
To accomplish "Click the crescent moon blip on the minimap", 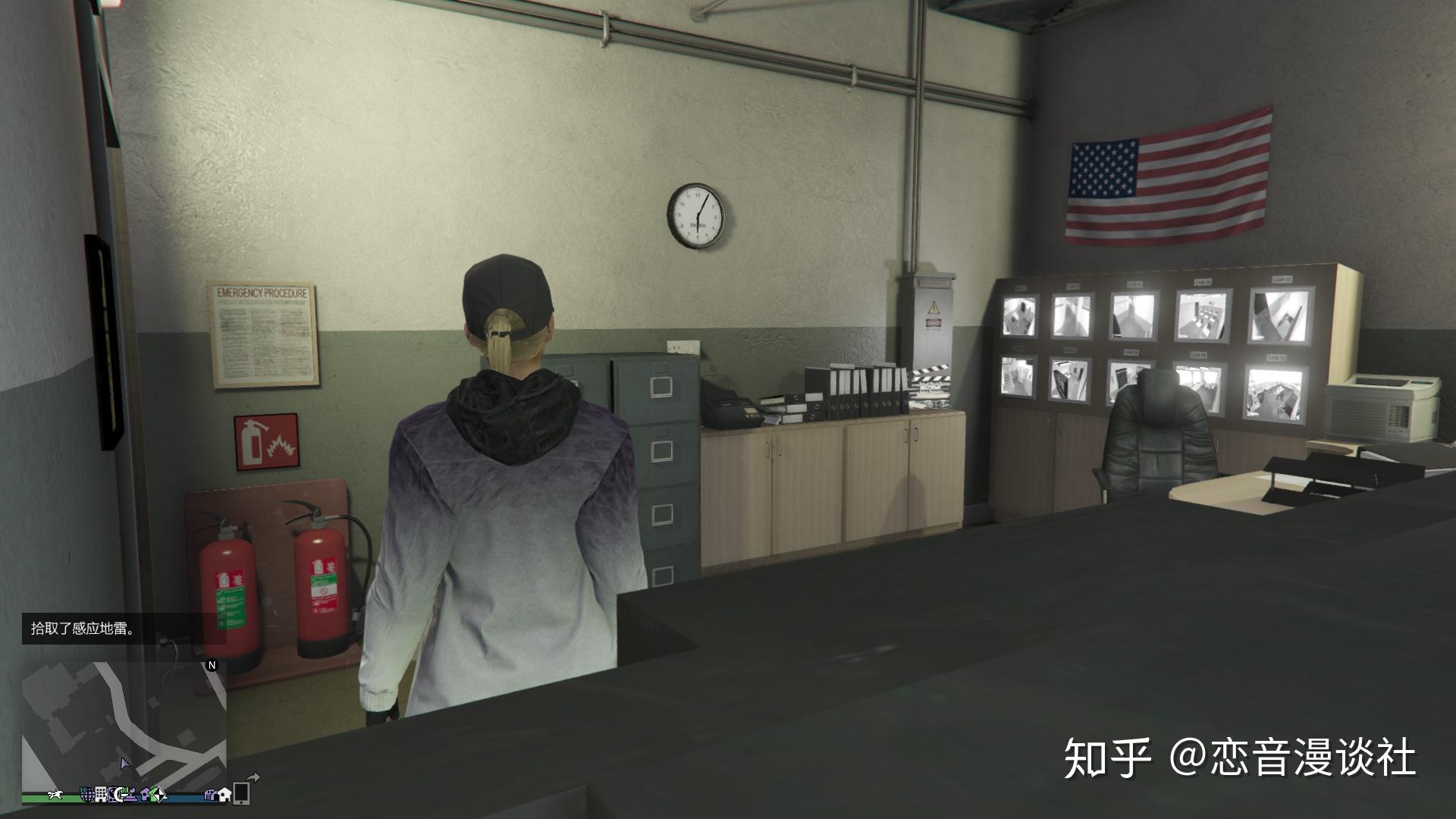I will 119,796.
